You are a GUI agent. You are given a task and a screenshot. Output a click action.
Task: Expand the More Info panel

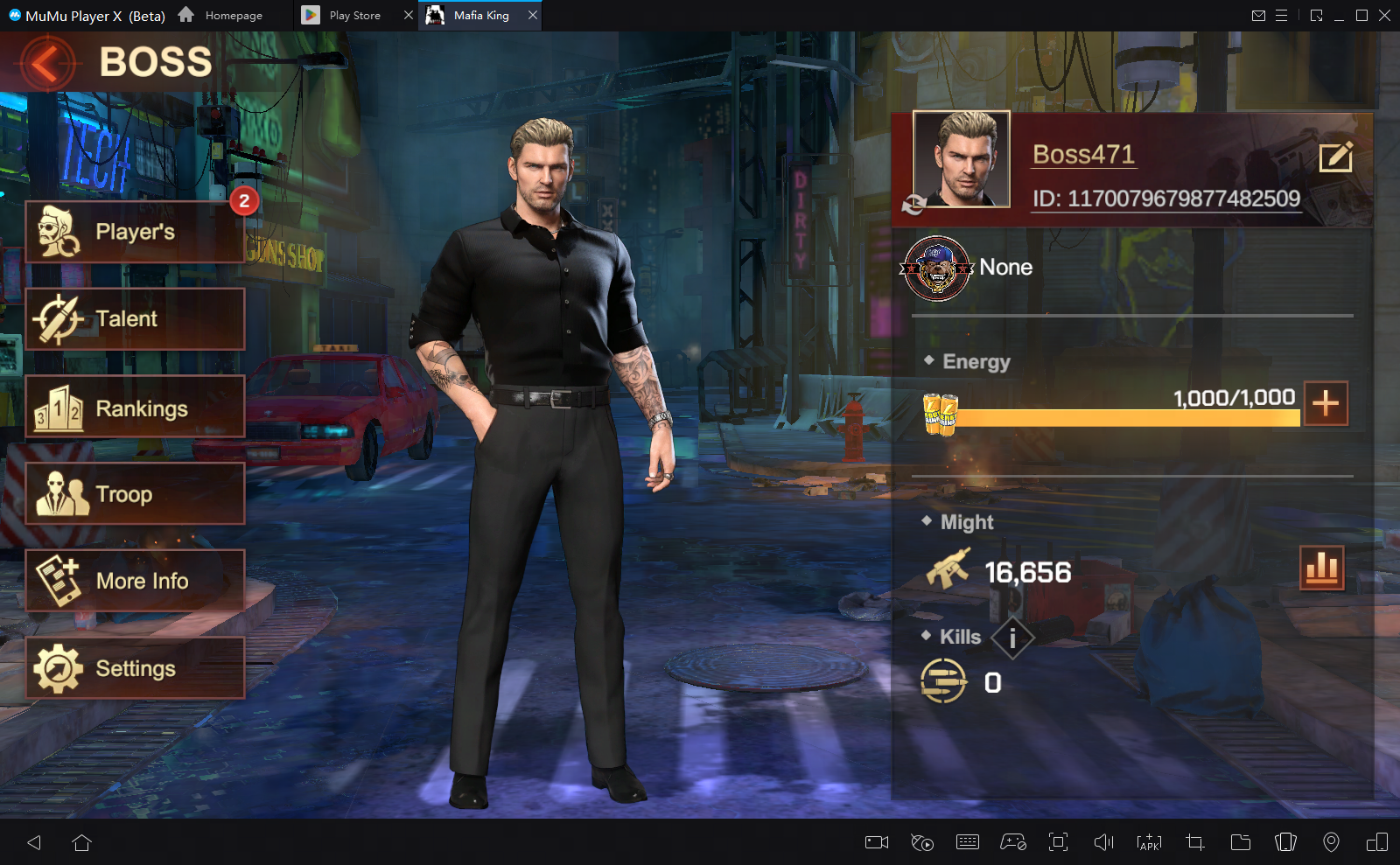(x=136, y=580)
